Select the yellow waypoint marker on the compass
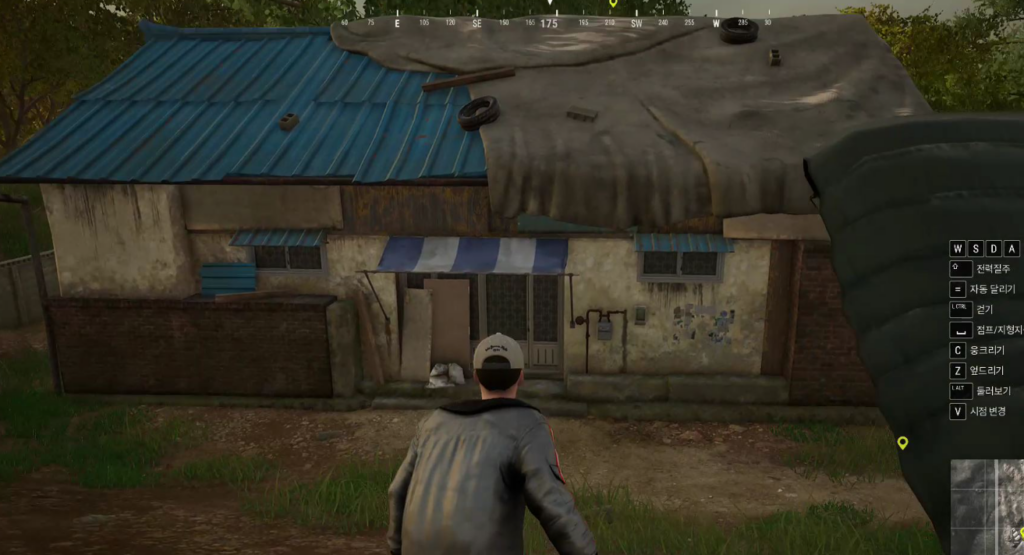The height and width of the screenshot is (555, 1024). click(x=613, y=4)
